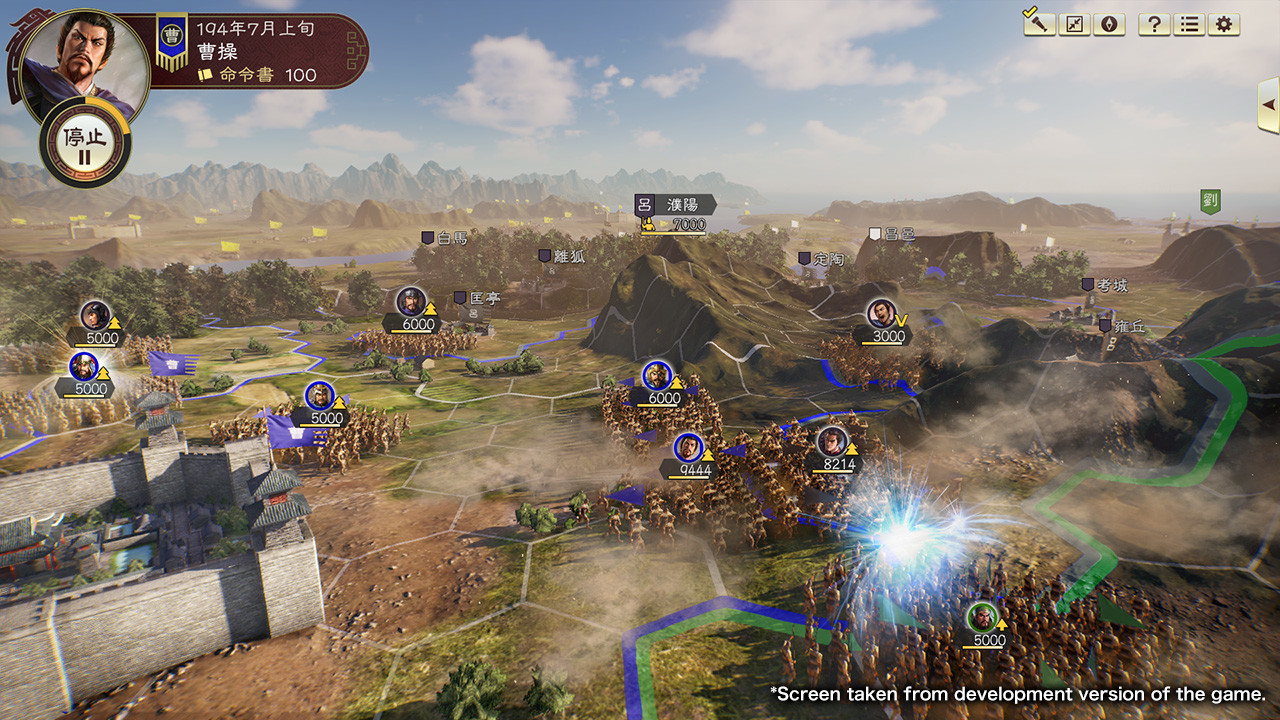1280x720 pixels.
Task: Expand info for the 匡亭 base label
Action: point(484,297)
